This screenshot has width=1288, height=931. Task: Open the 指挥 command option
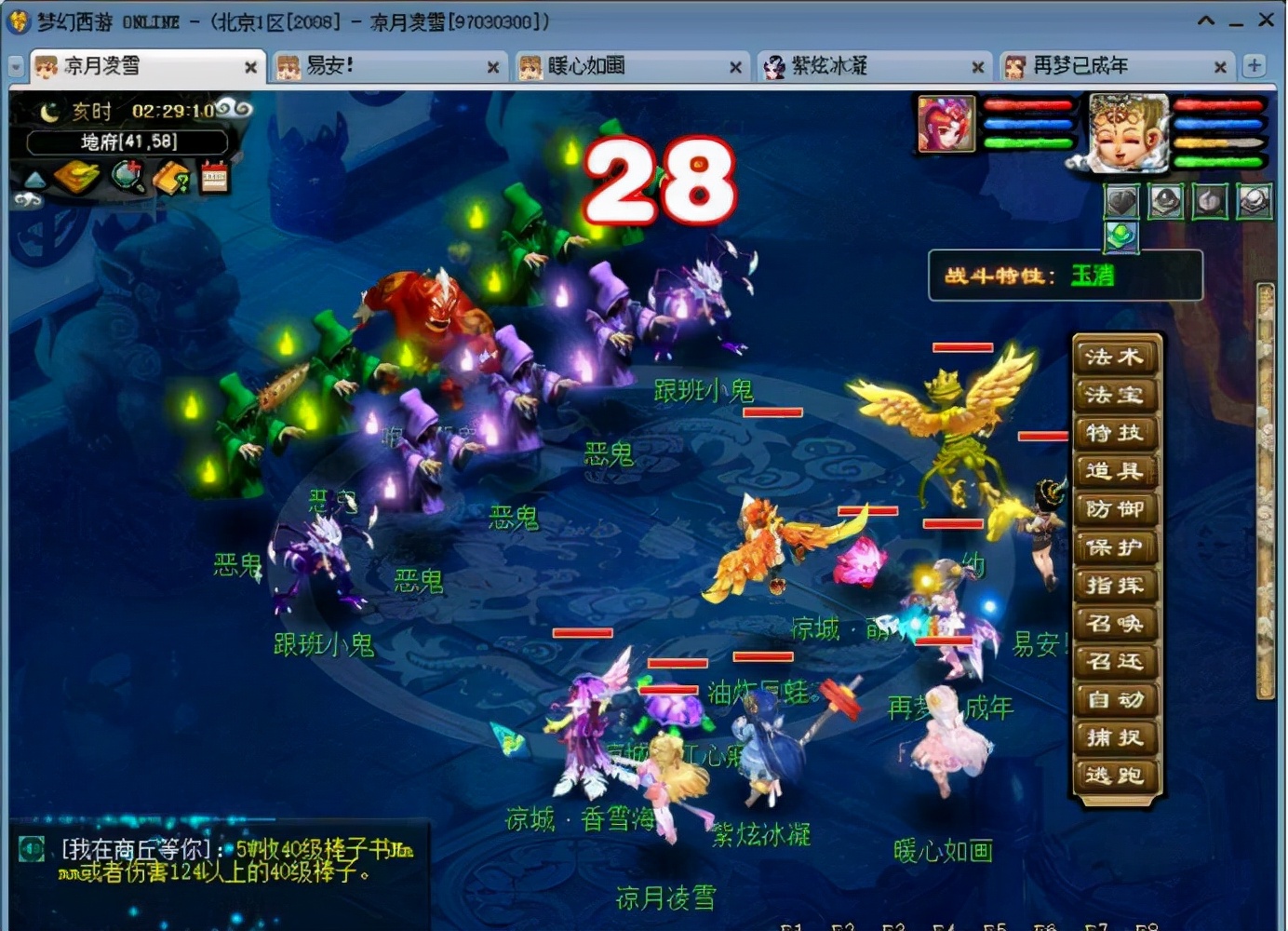(1115, 586)
